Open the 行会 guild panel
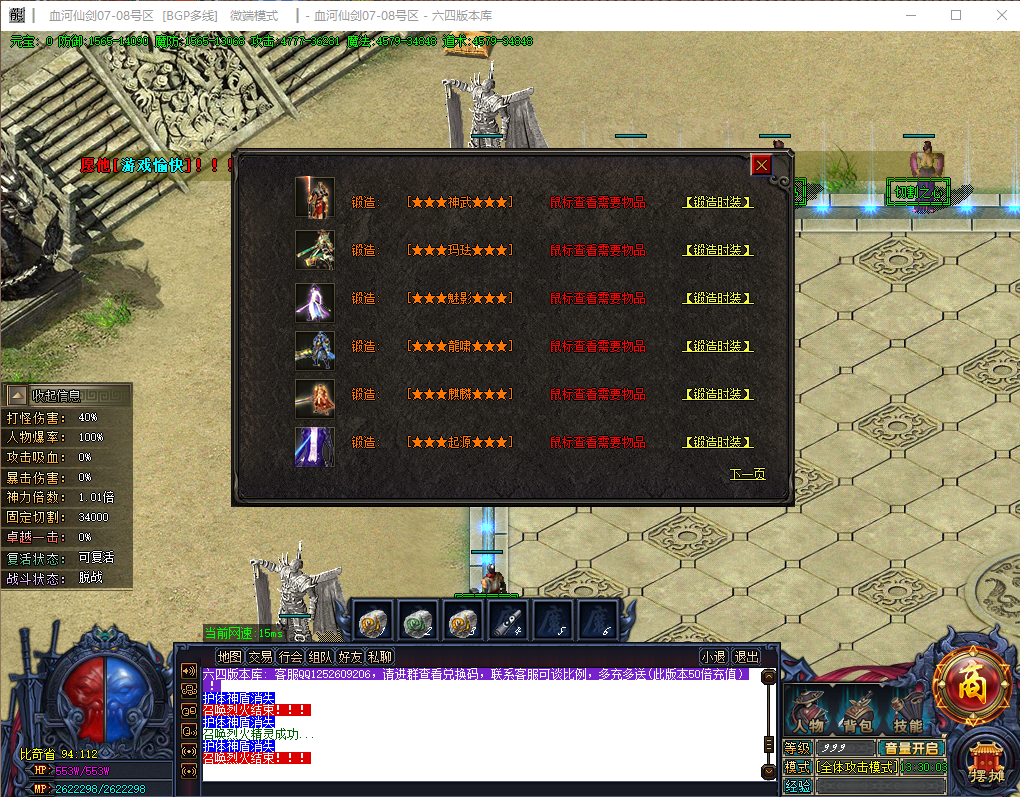The height and width of the screenshot is (797, 1020). [290, 657]
